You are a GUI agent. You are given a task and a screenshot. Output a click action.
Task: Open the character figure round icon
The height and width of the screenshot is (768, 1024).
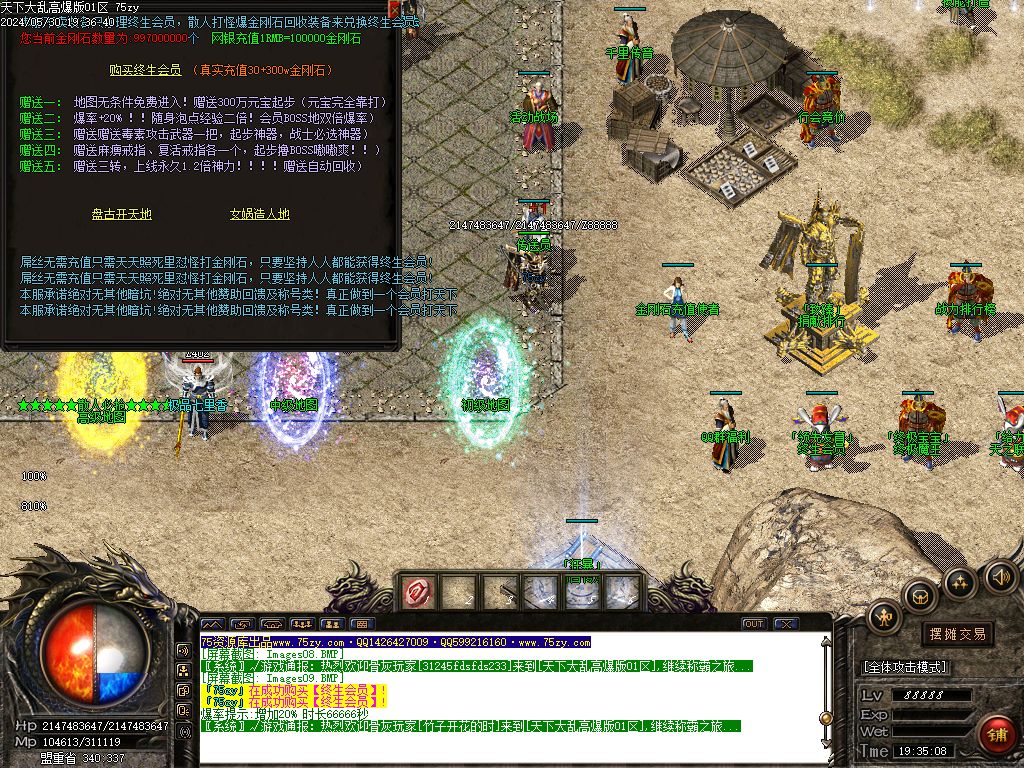click(884, 616)
